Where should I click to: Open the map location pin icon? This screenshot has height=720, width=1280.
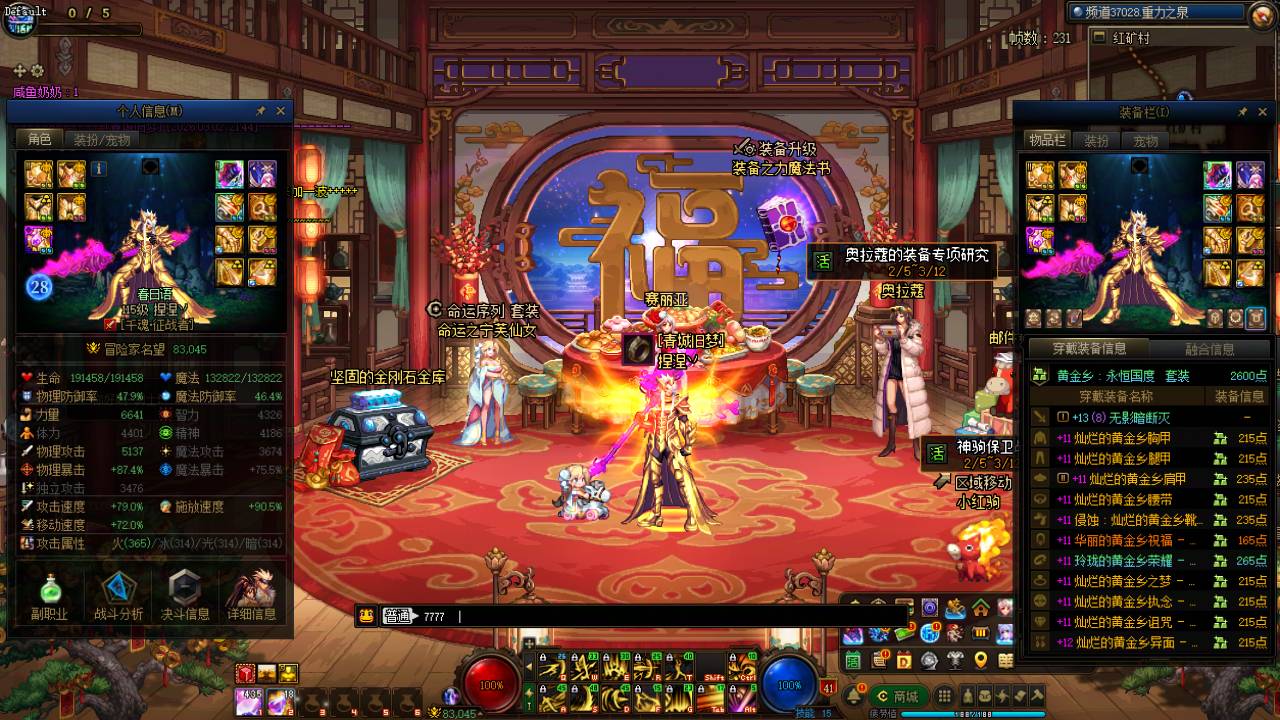click(980, 660)
